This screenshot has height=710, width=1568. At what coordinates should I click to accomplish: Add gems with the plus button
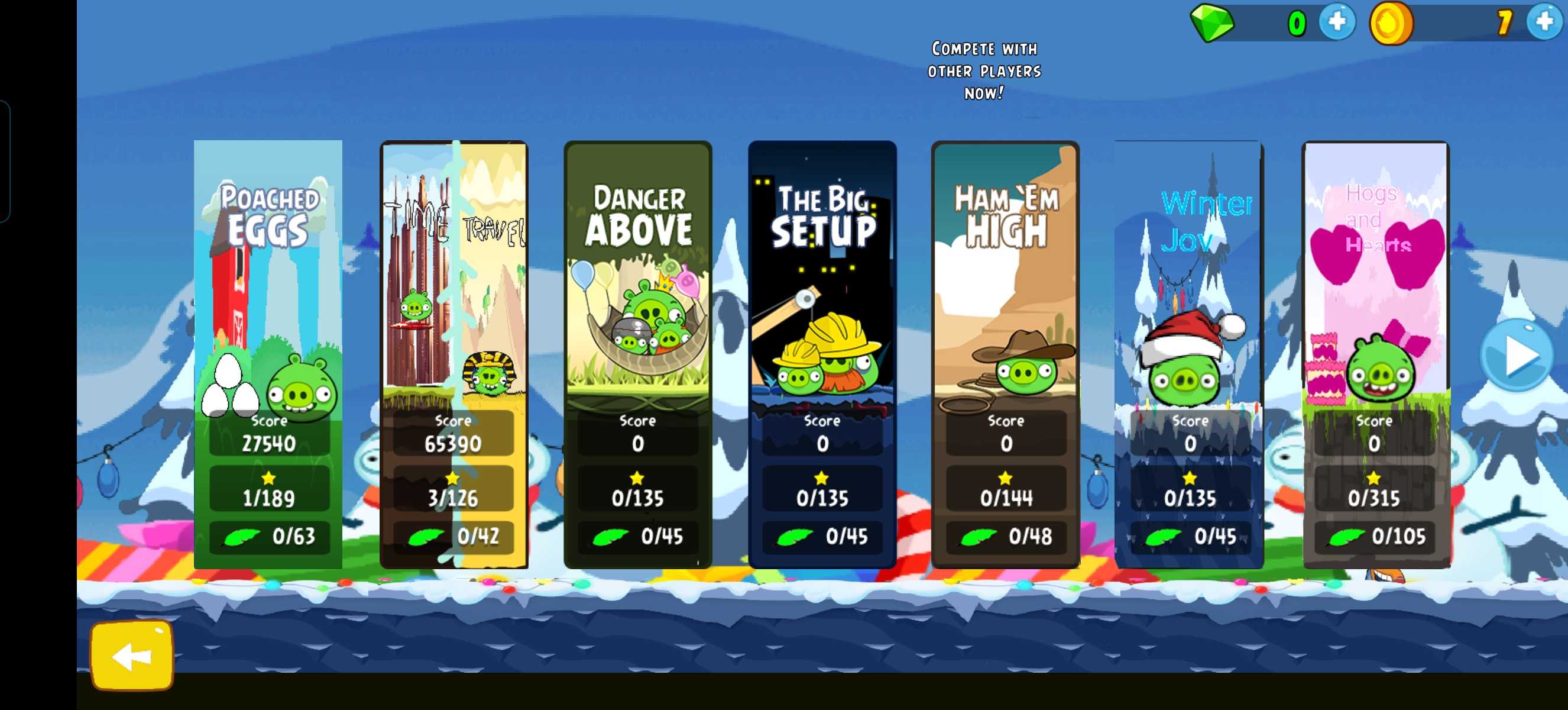click(1337, 22)
